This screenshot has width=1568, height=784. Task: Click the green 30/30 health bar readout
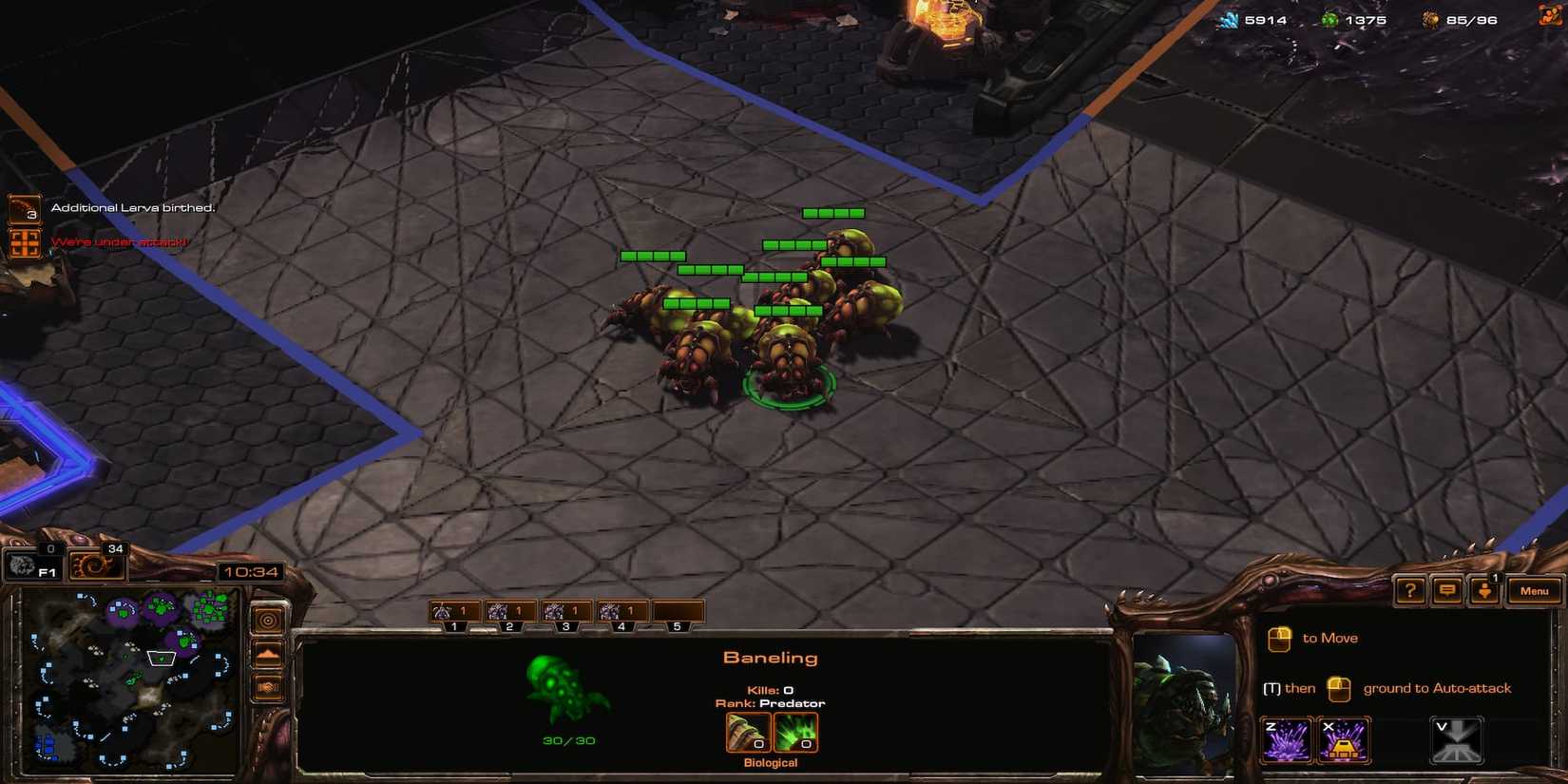(x=572, y=740)
